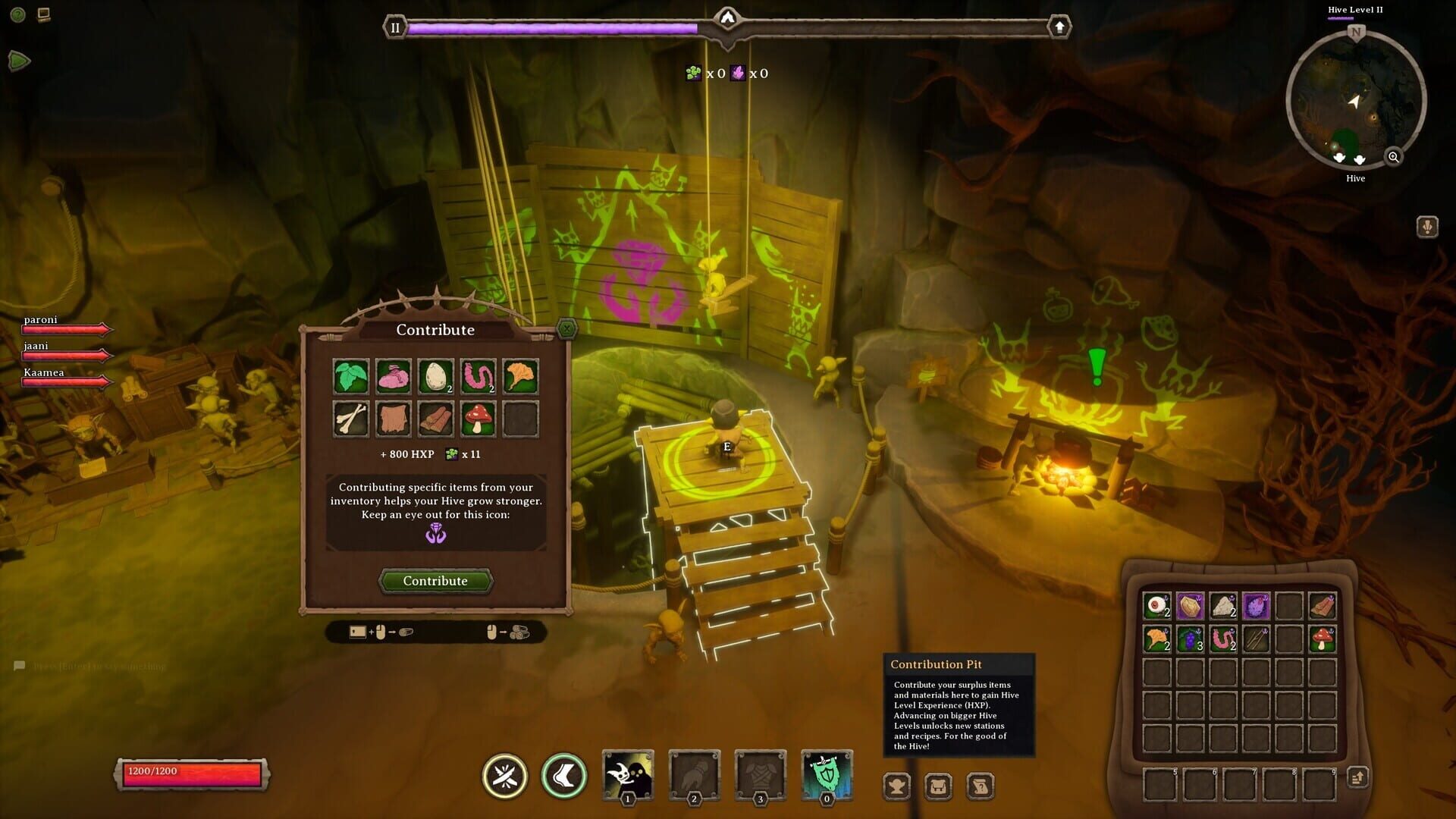
Task: Select the masked goblin ability slot 1
Action: [x=628, y=774]
